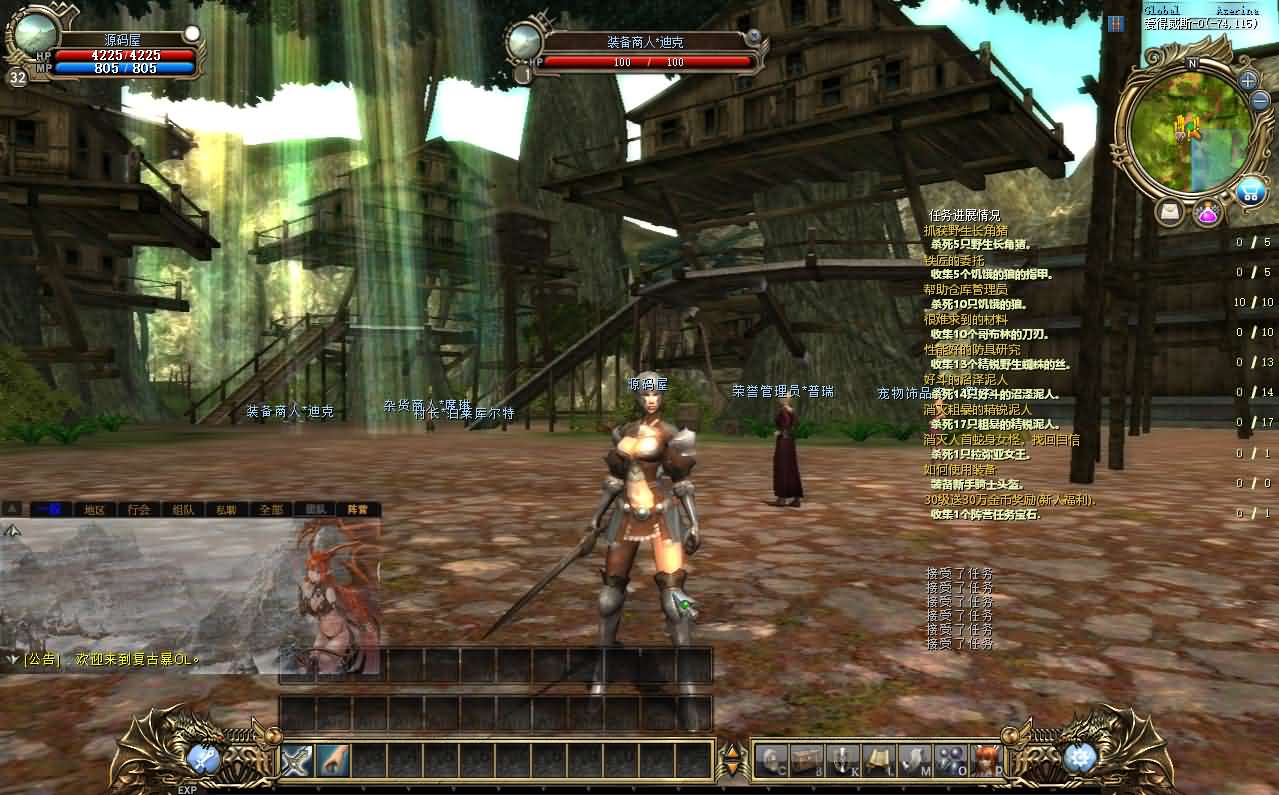Zoom in the minimap with plus button

click(1248, 80)
